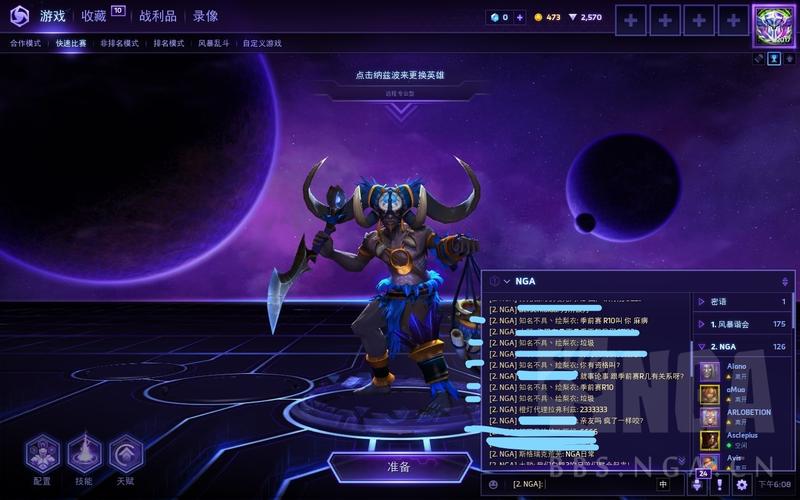
Task: Open chat settings gear icon
Action: tap(742, 485)
